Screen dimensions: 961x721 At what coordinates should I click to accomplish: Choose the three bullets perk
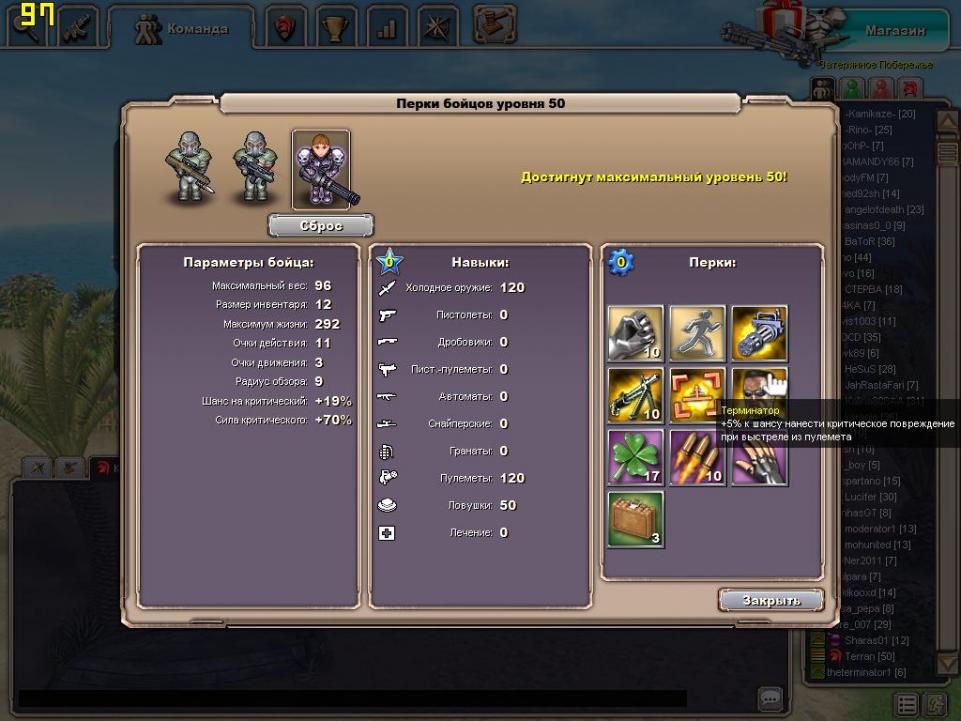pos(698,457)
